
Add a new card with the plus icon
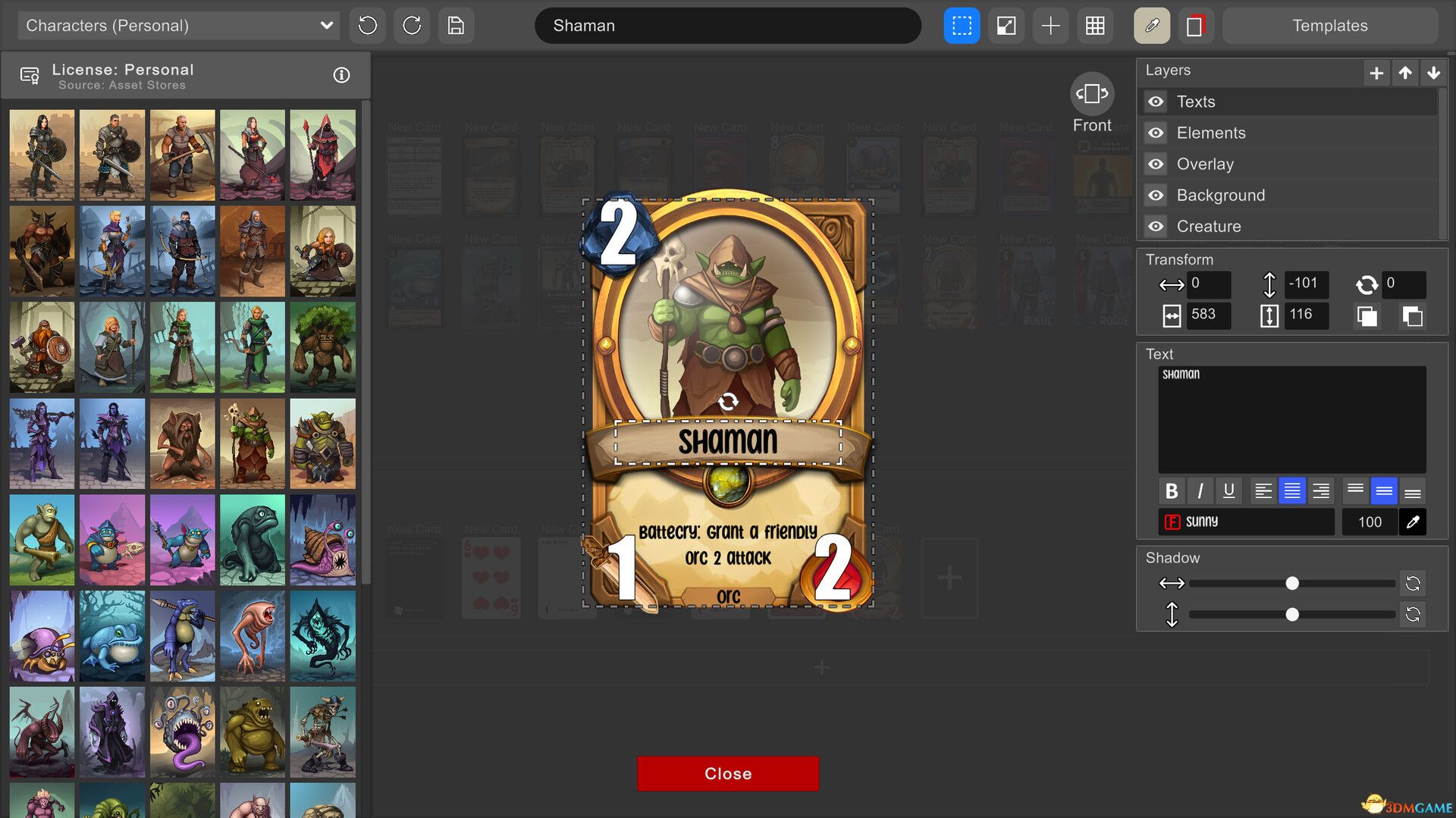pyautogui.click(x=1050, y=25)
